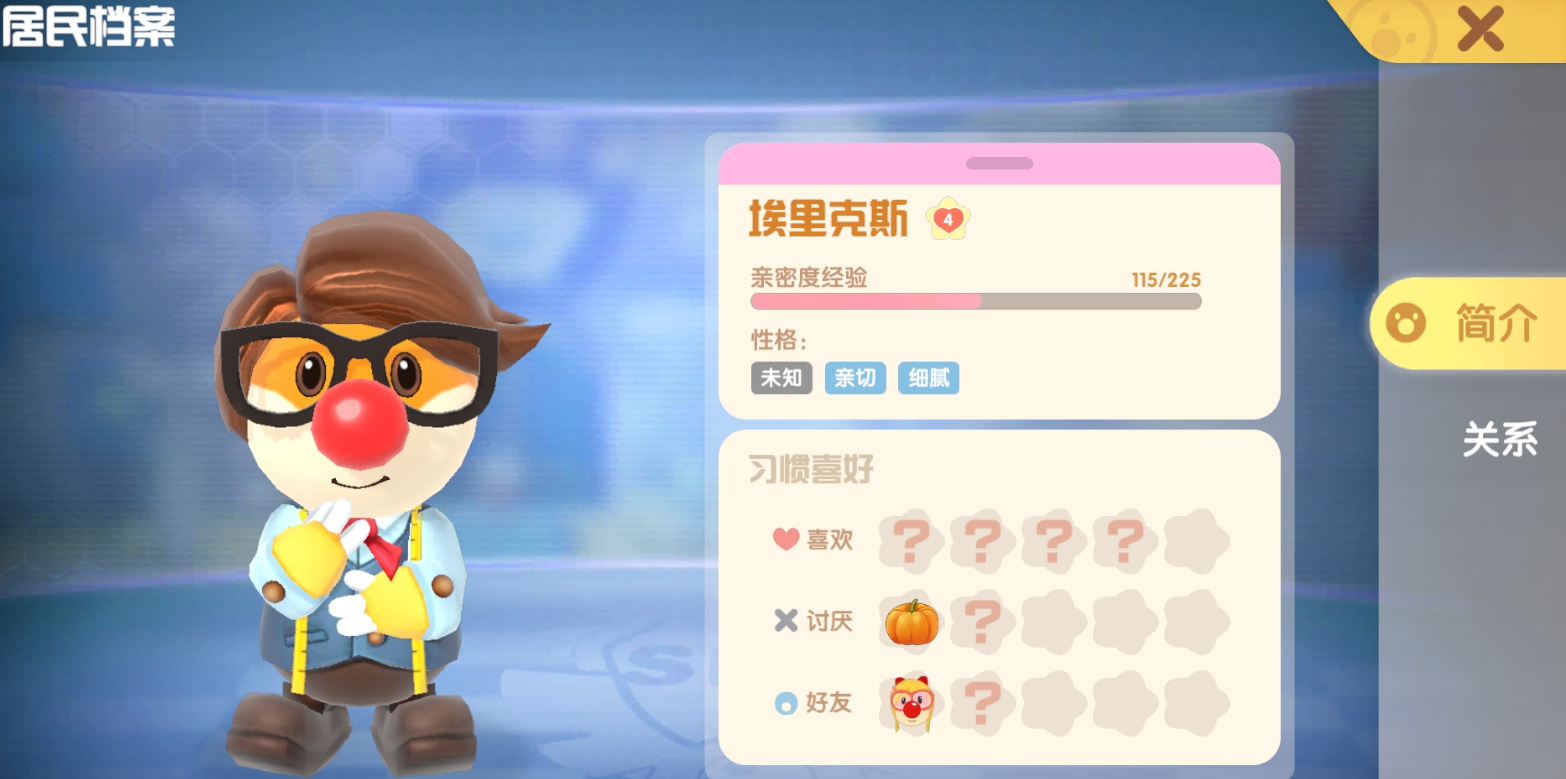Select the 亲切 personality tag

pyautogui.click(x=854, y=378)
